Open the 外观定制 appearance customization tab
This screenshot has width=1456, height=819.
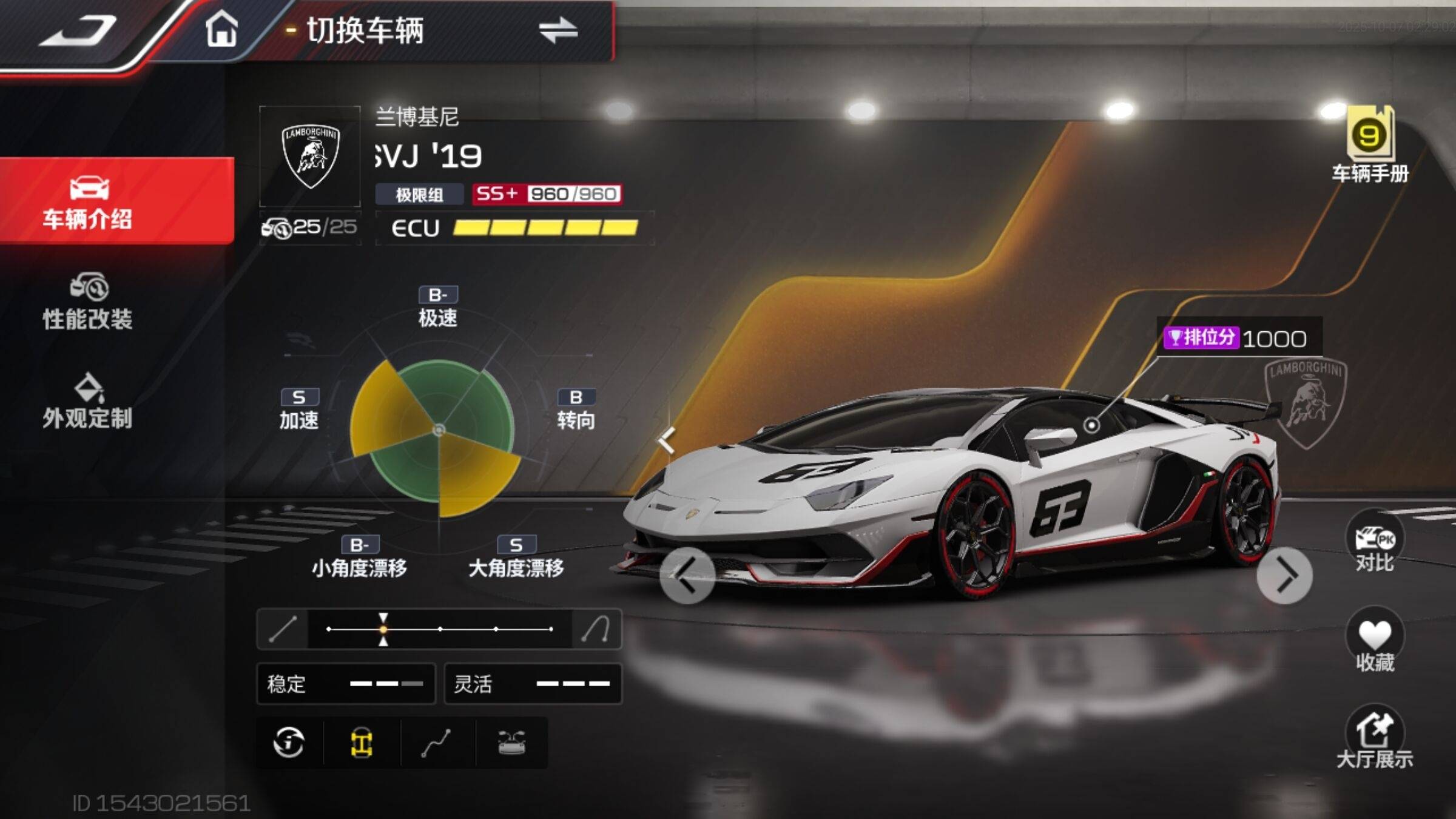coord(88,402)
